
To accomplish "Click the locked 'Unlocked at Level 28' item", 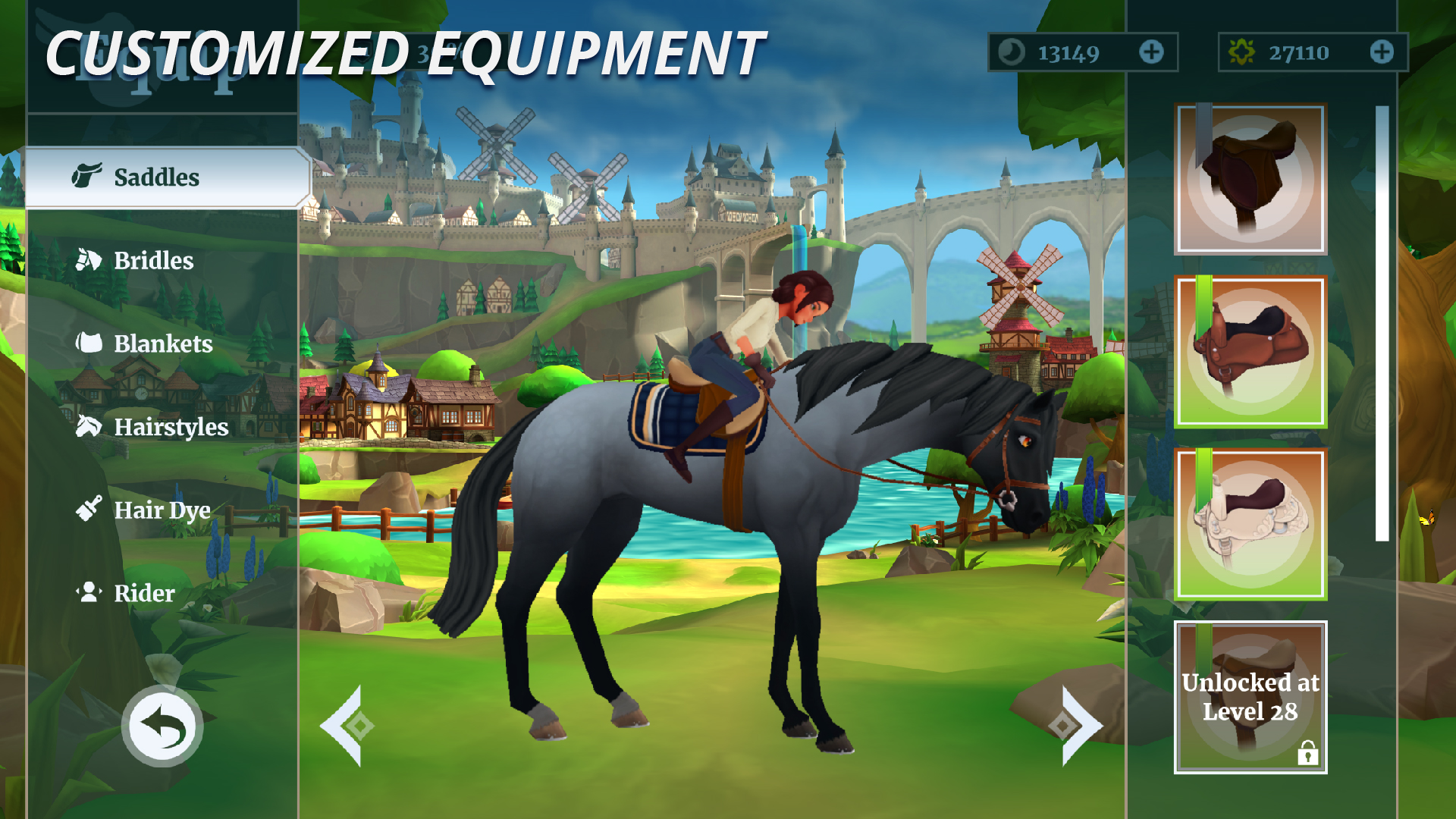I will click(x=1250, y=695).
